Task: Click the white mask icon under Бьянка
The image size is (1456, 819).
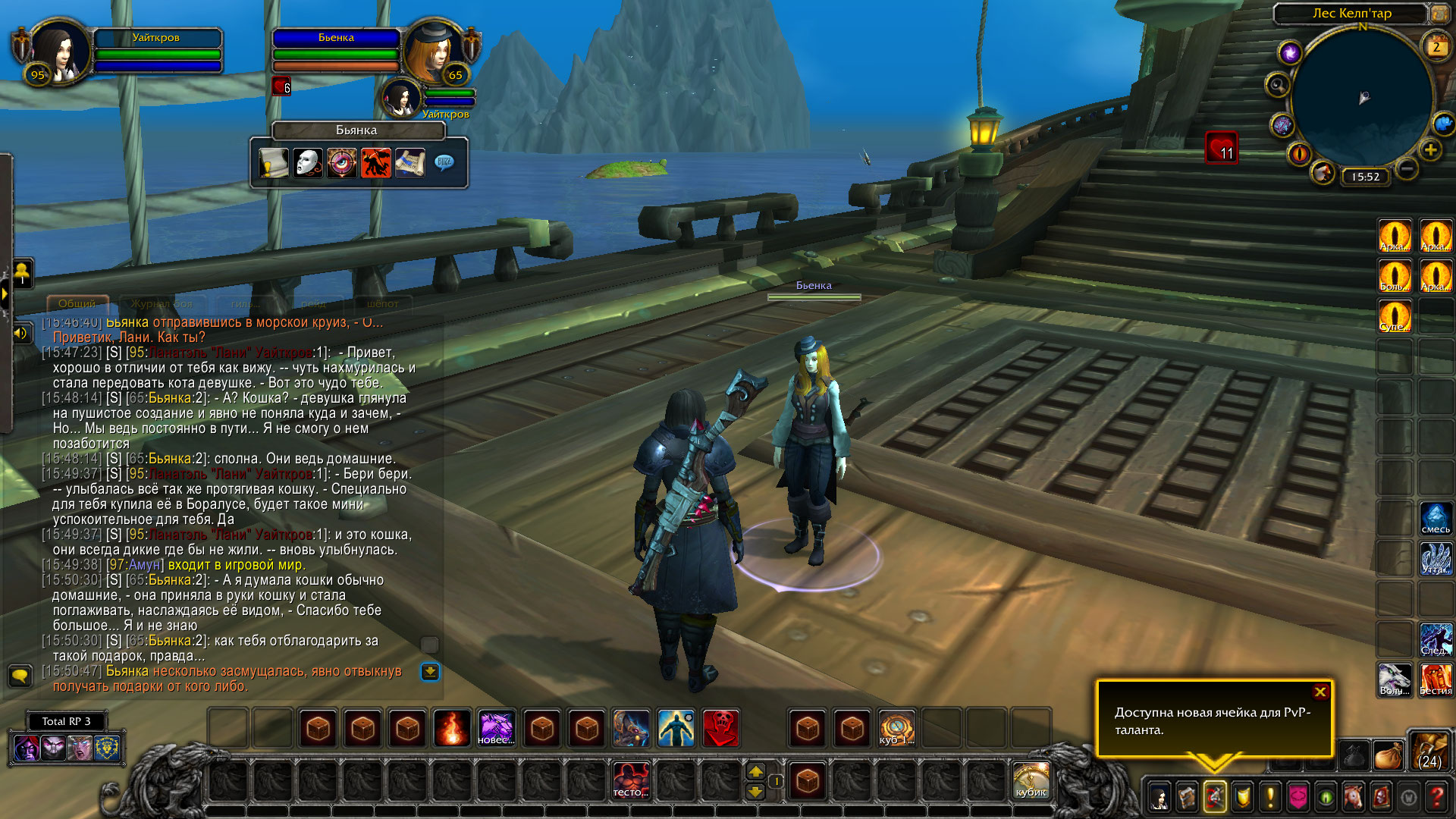Action: pos(308,163)
